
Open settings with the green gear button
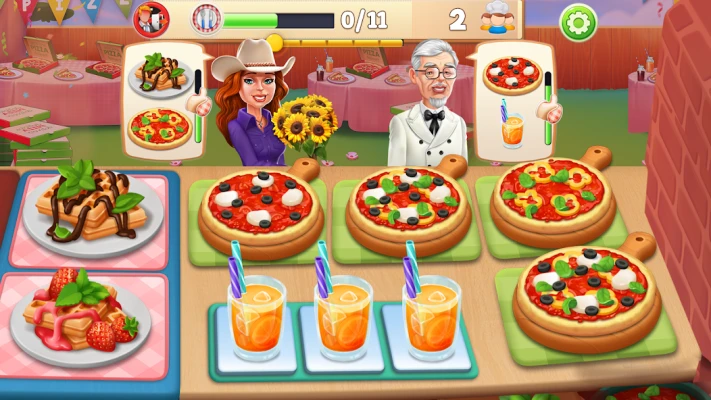pos(577,21)
